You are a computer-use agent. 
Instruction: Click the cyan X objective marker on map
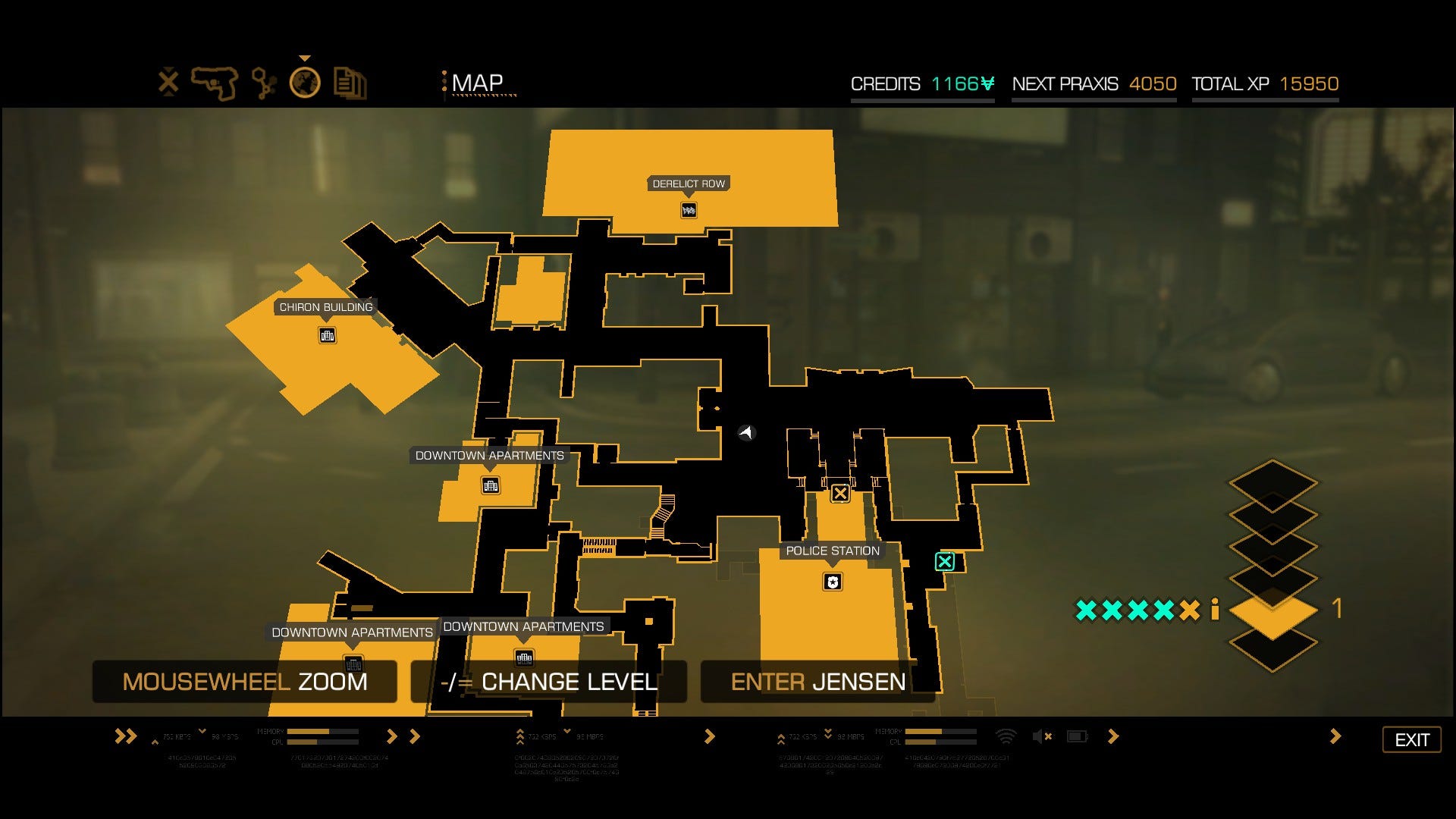[x=944, y=562]
